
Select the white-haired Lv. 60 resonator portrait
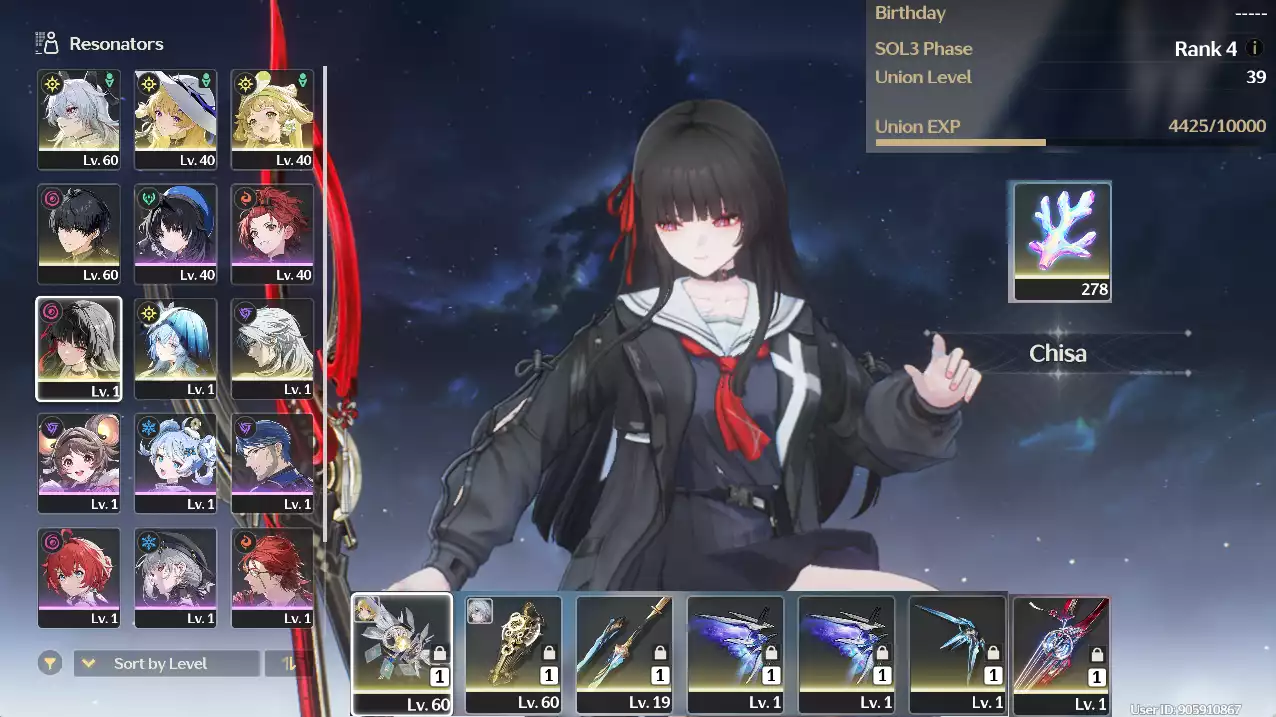pyautogui.click(x=79, y=119)
